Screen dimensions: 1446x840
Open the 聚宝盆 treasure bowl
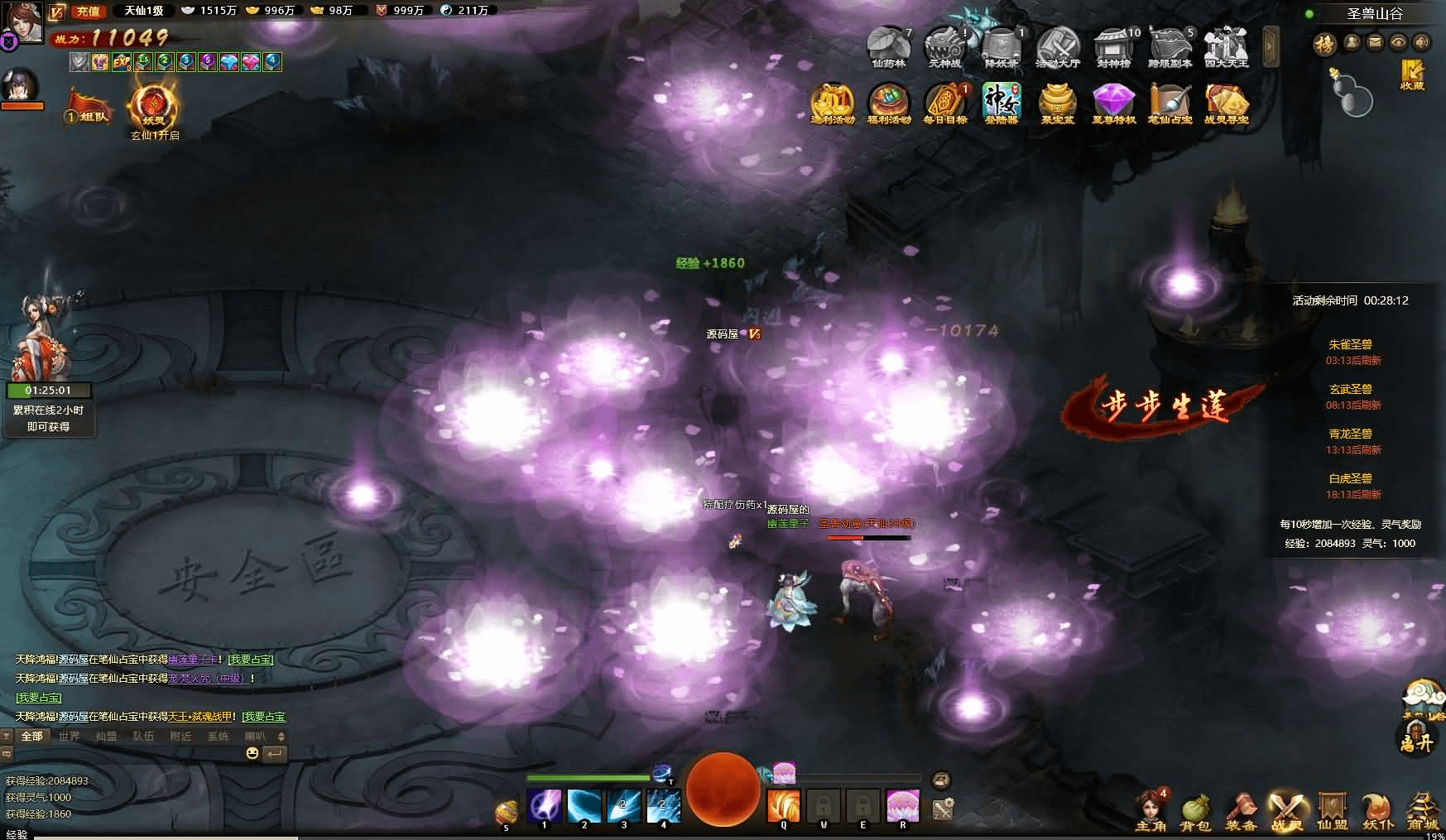tap(1057, 103)
